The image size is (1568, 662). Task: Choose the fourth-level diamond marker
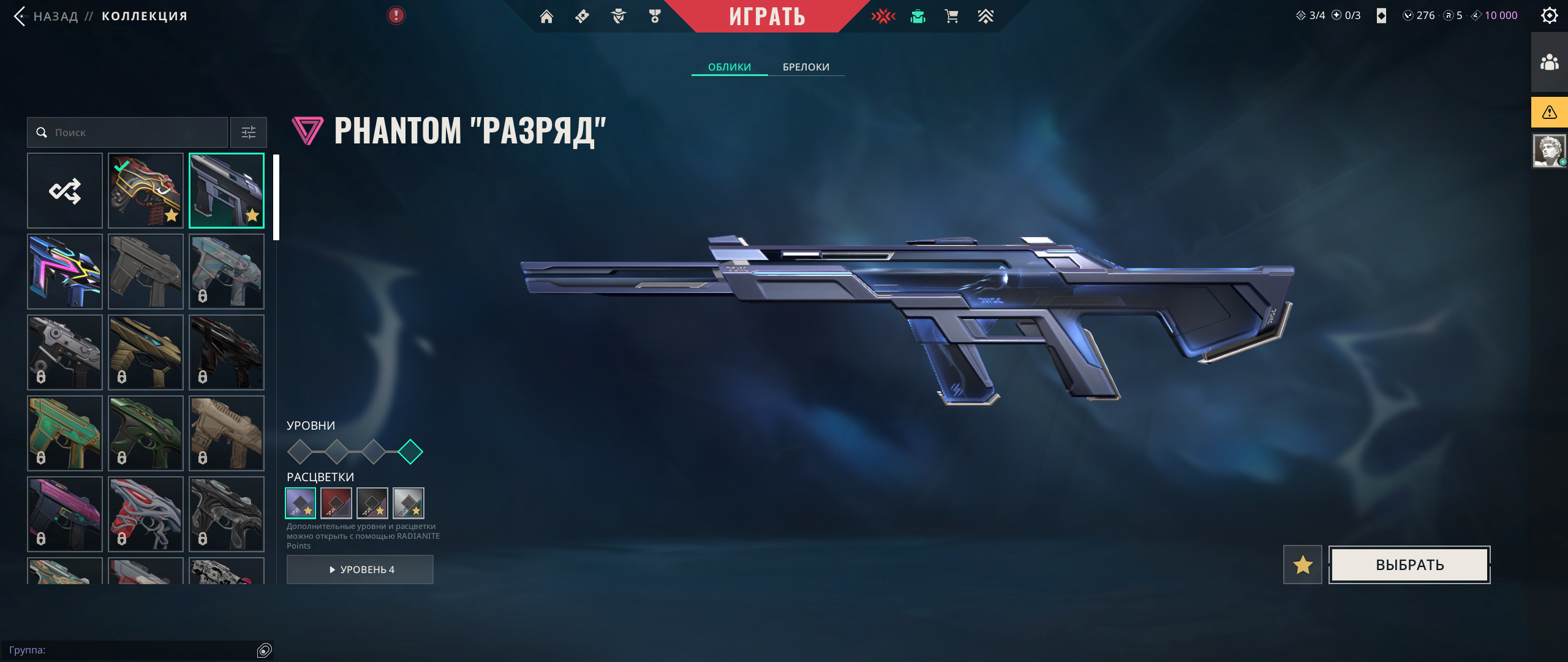[x=410, y=452]
